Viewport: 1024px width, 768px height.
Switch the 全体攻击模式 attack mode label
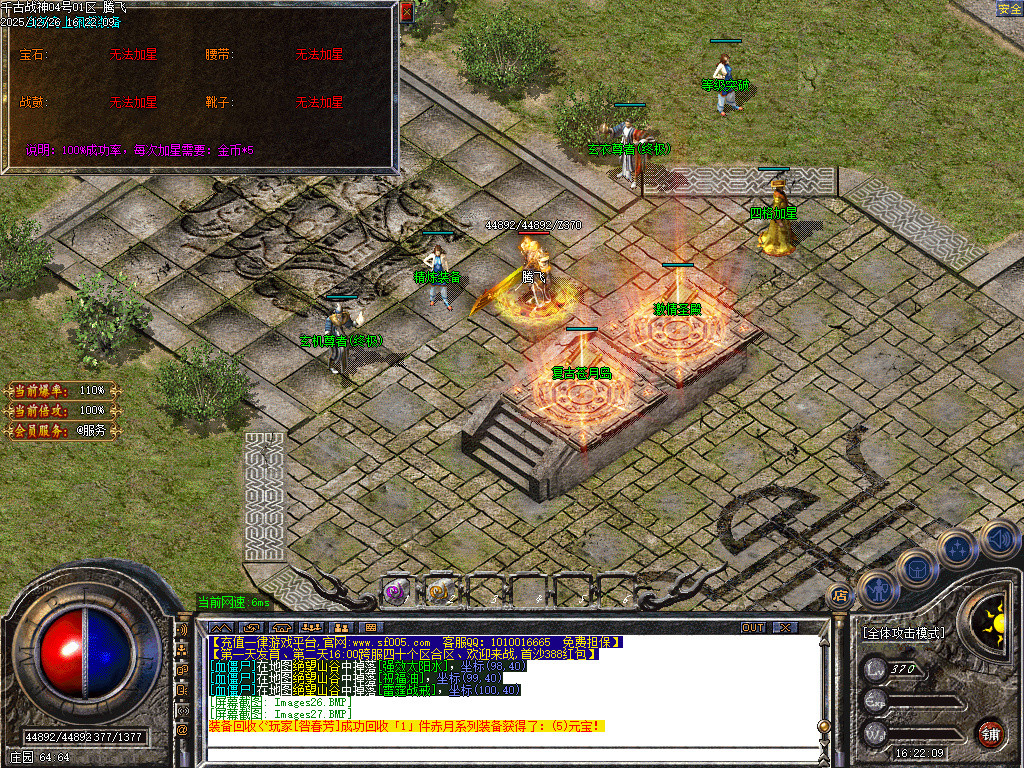pyautogui.click(x=903, y=633)
